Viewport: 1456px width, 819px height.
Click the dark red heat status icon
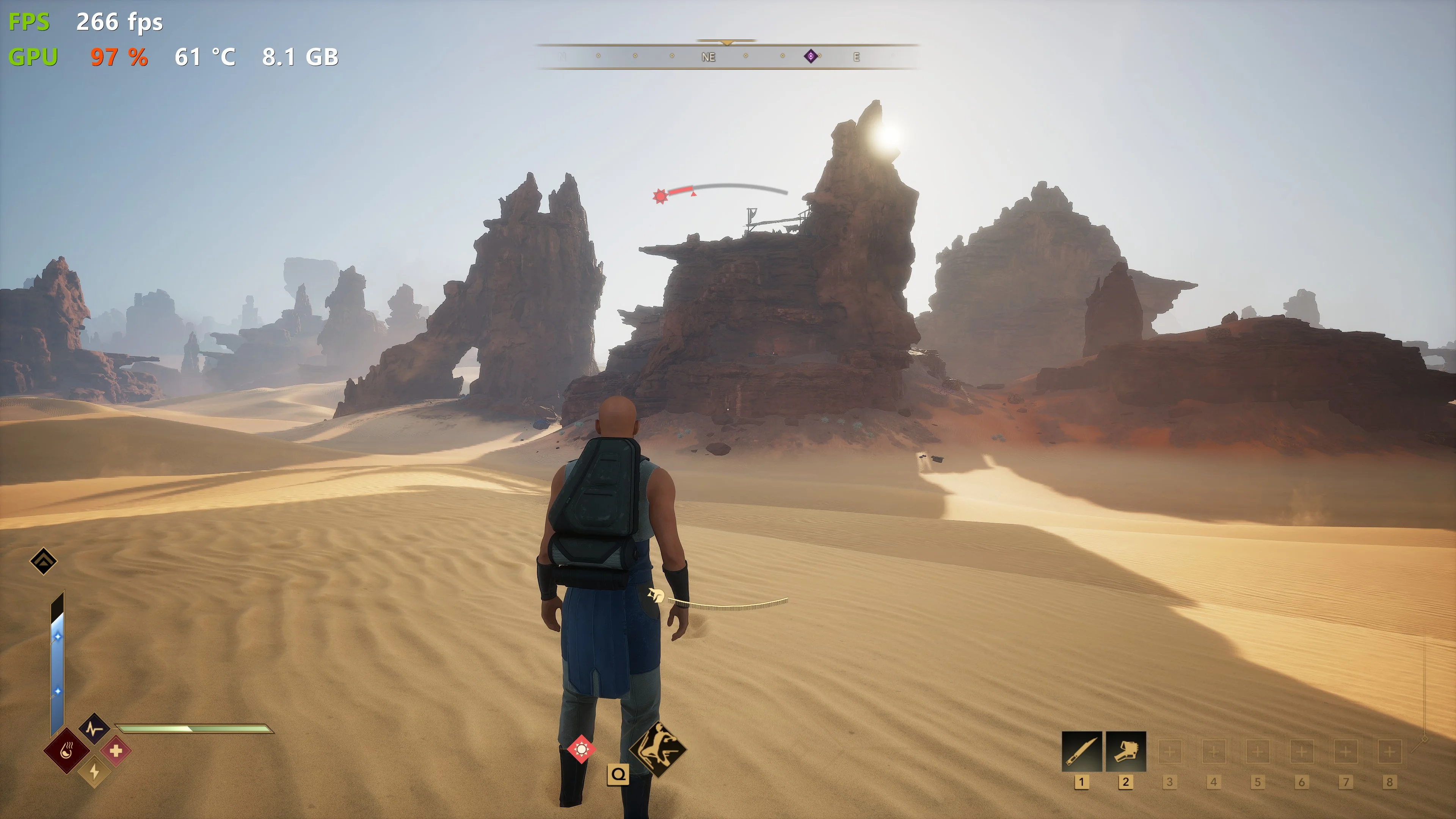tap(67, 751)
